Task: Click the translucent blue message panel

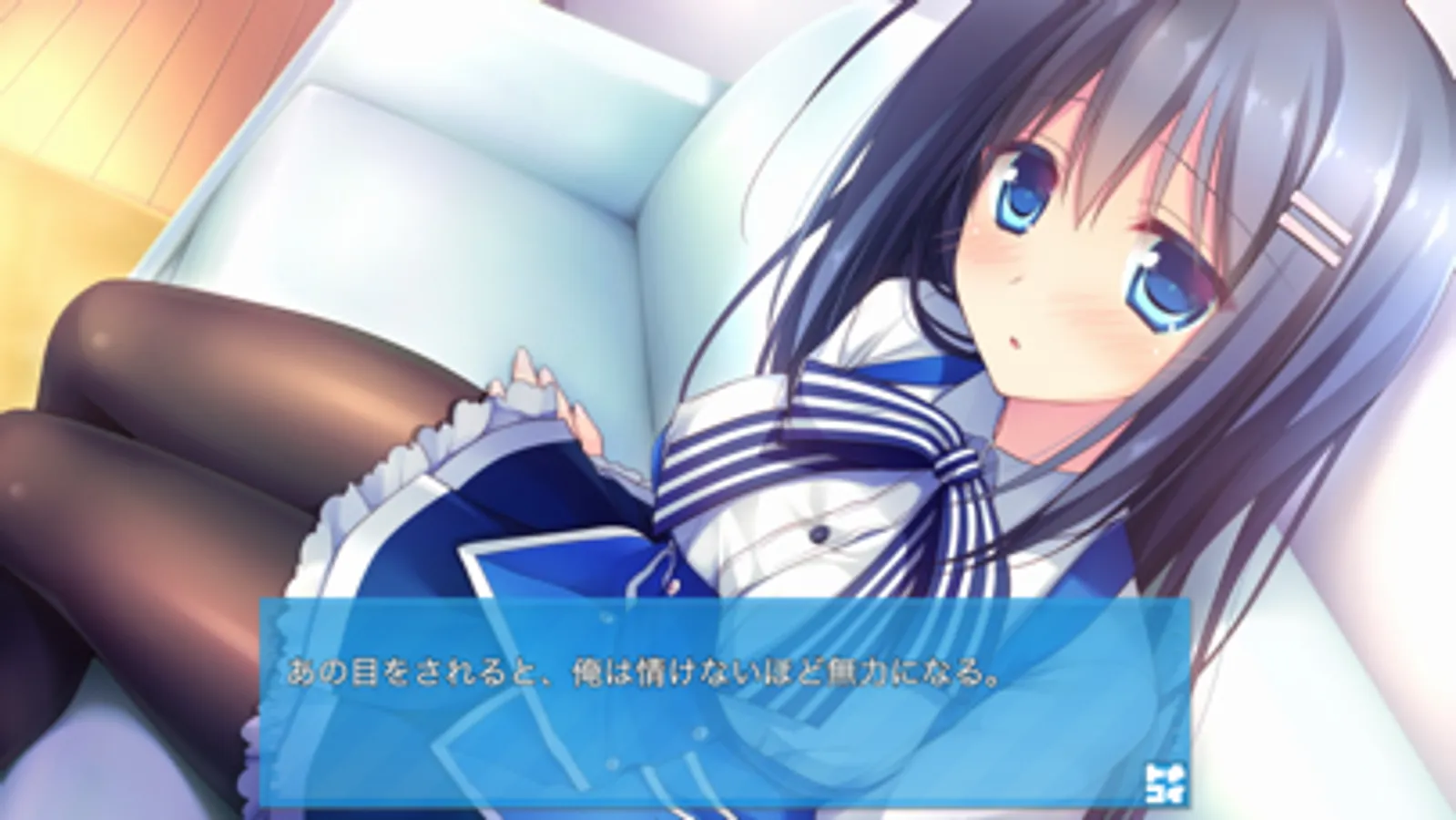Action: pyautogui.click(x=719, y=720)
